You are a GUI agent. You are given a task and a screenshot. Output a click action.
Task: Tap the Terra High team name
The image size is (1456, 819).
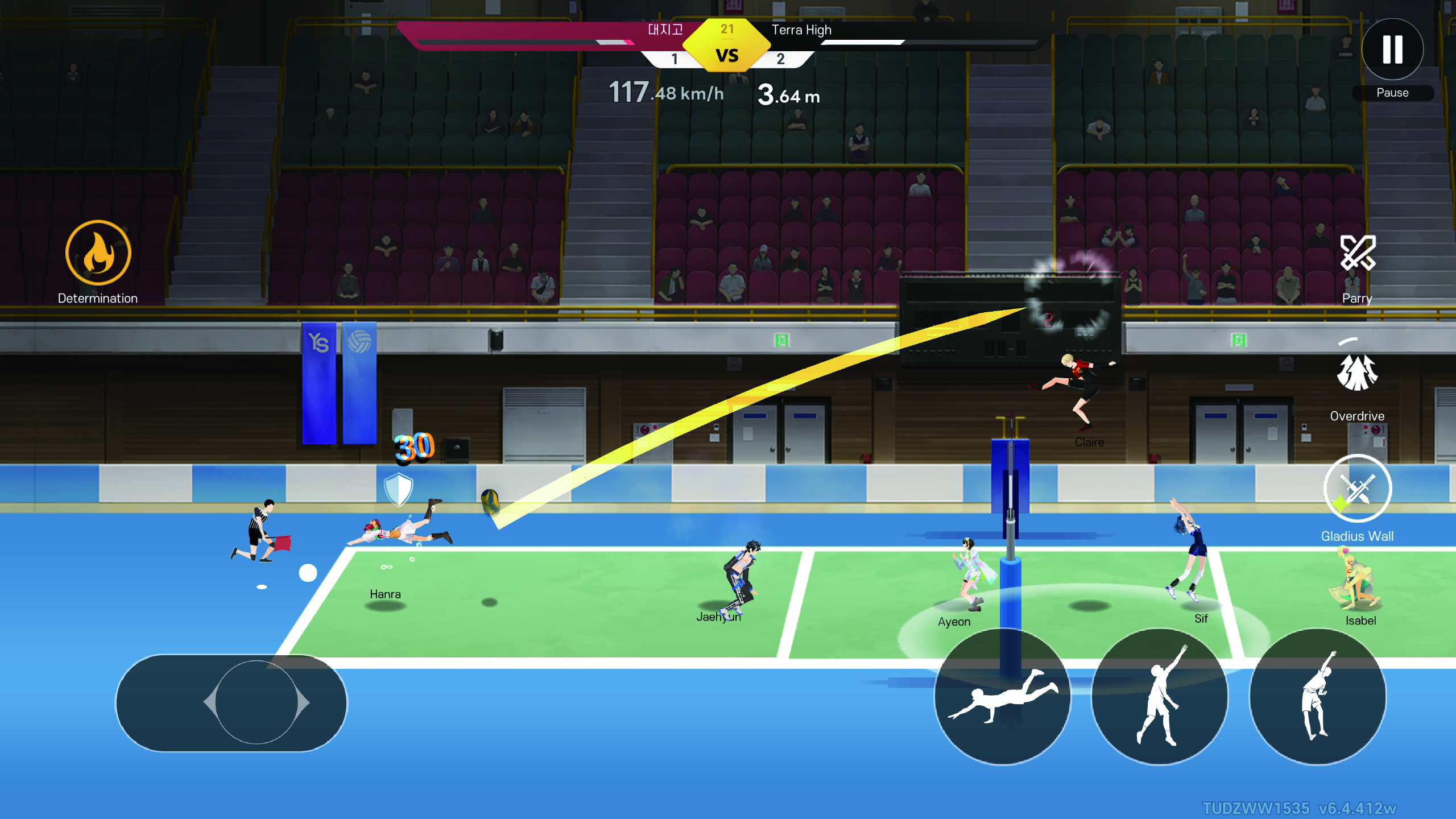[x=801, y=30]
